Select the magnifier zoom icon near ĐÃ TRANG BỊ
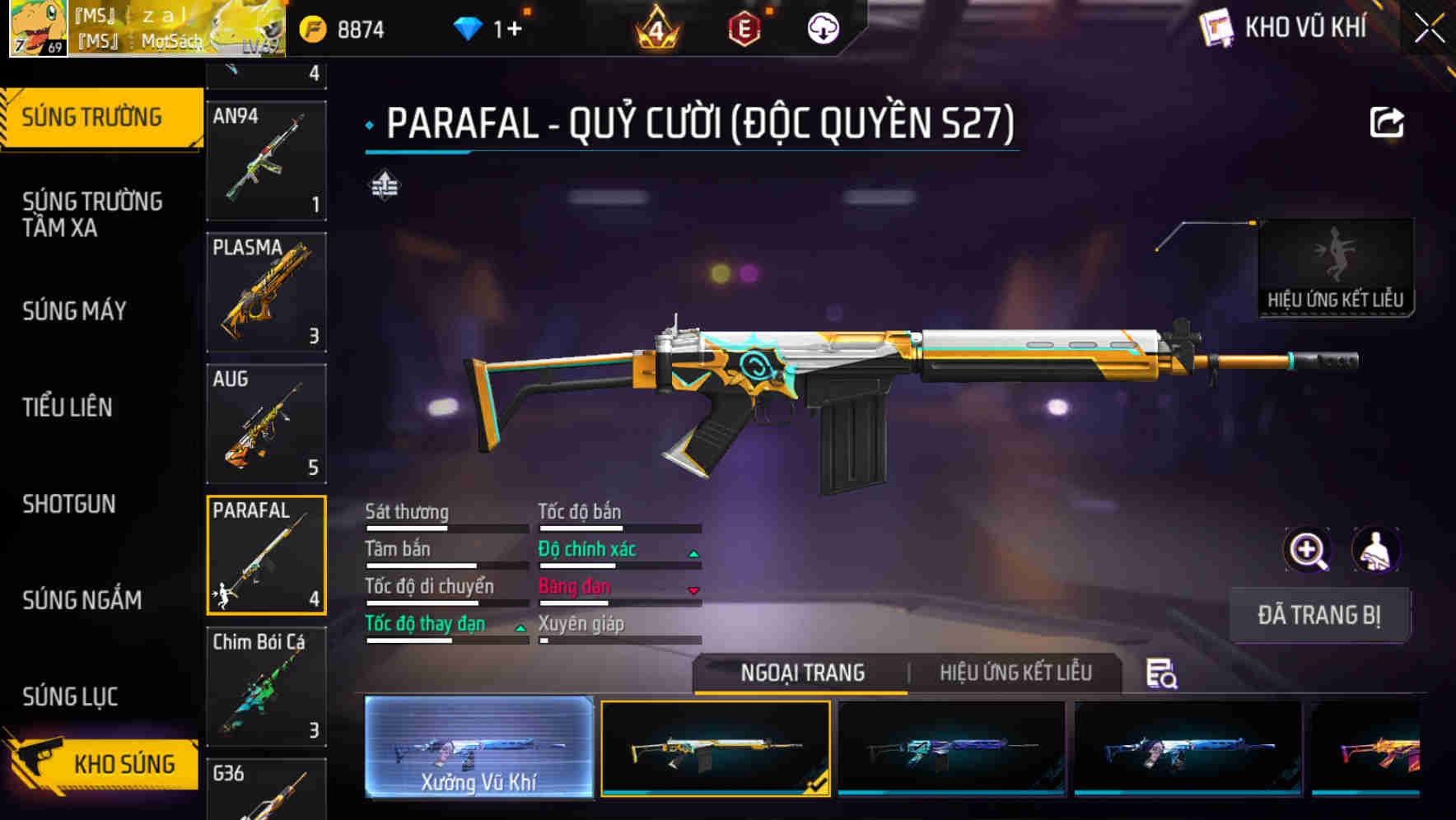The height and width of the screenshot is (820, 1456). [1307, 550]
